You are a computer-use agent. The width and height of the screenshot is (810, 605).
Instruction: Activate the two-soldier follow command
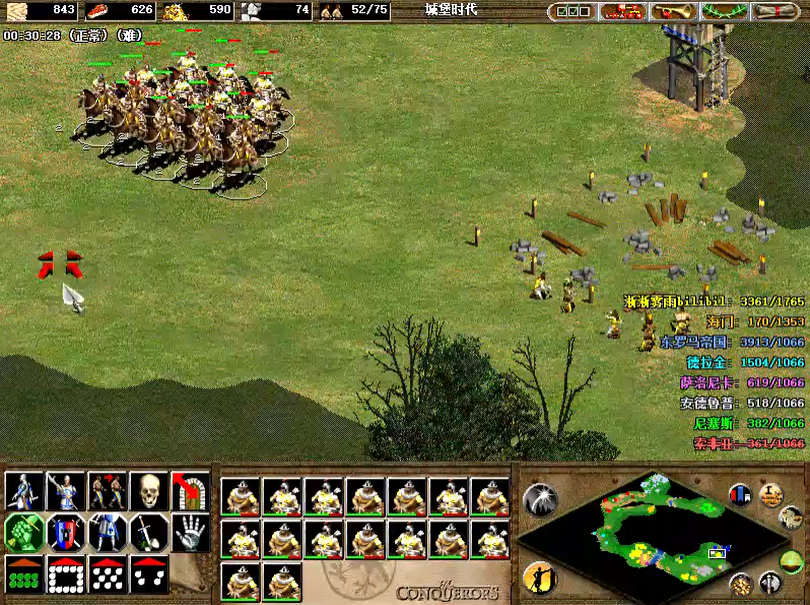coord(107,491)
